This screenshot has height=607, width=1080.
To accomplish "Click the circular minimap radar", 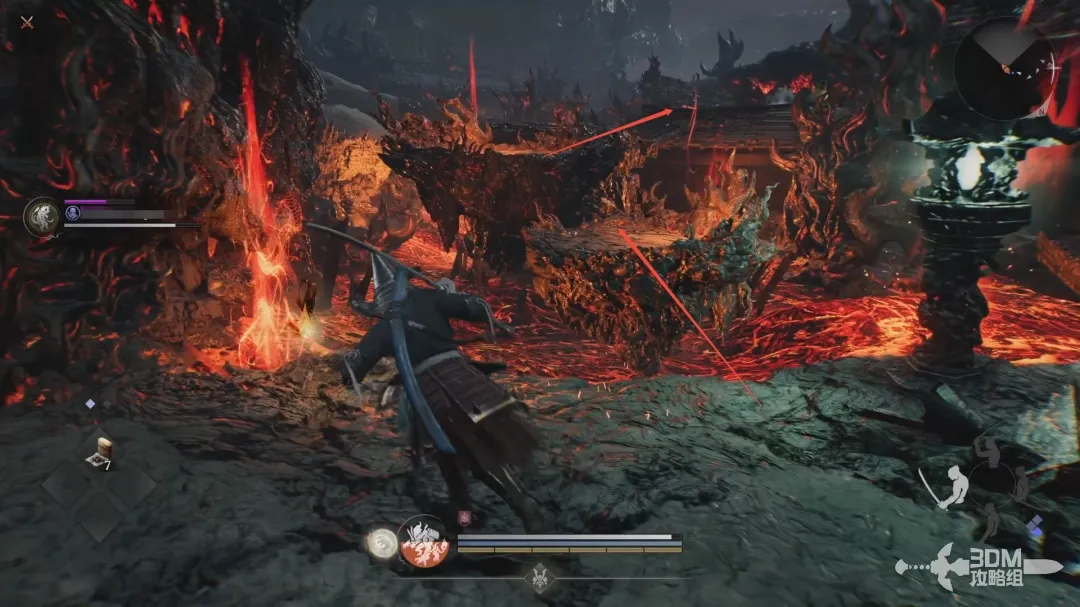I will pyautogui.click(x=1003, y=69).
